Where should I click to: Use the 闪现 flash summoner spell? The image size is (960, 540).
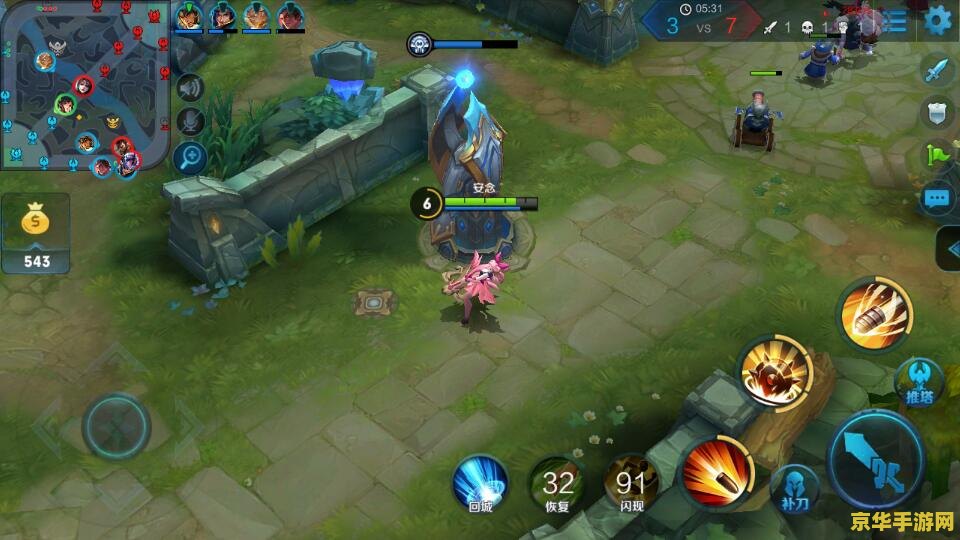tap(631, 484)
